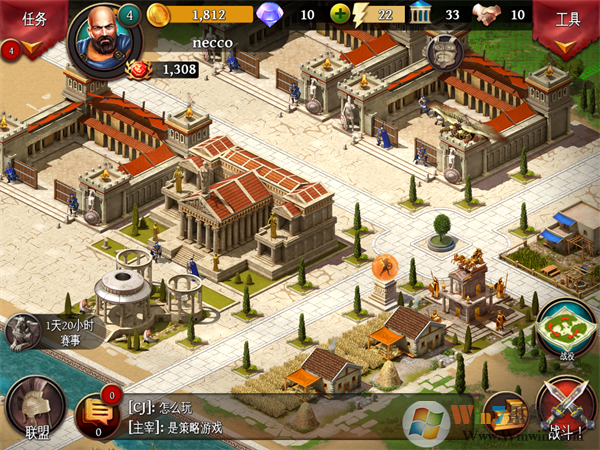The image size is (600, 450).
Task: Open the 工具 tools banner
Action: coord(567,22)
